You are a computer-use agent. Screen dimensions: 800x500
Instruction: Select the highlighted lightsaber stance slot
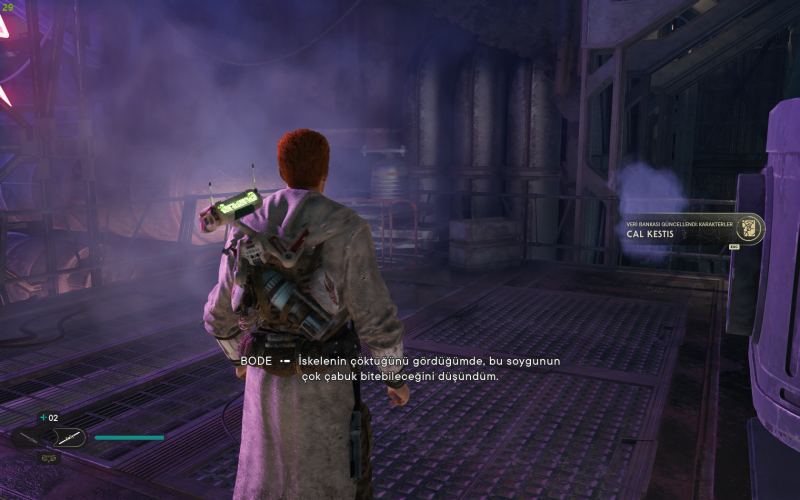70,437
